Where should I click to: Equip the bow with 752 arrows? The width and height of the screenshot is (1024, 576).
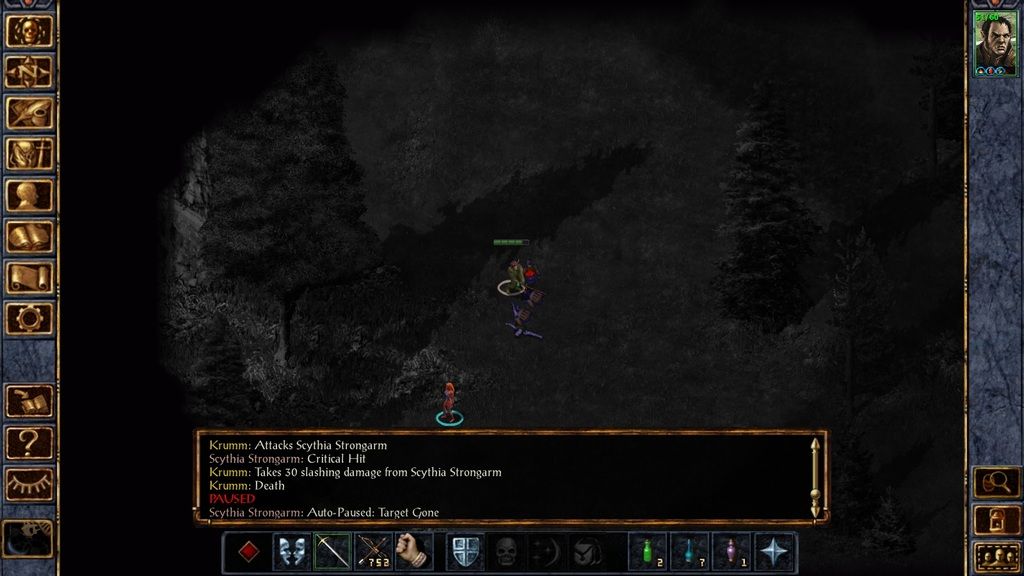(x=373, y=551)
